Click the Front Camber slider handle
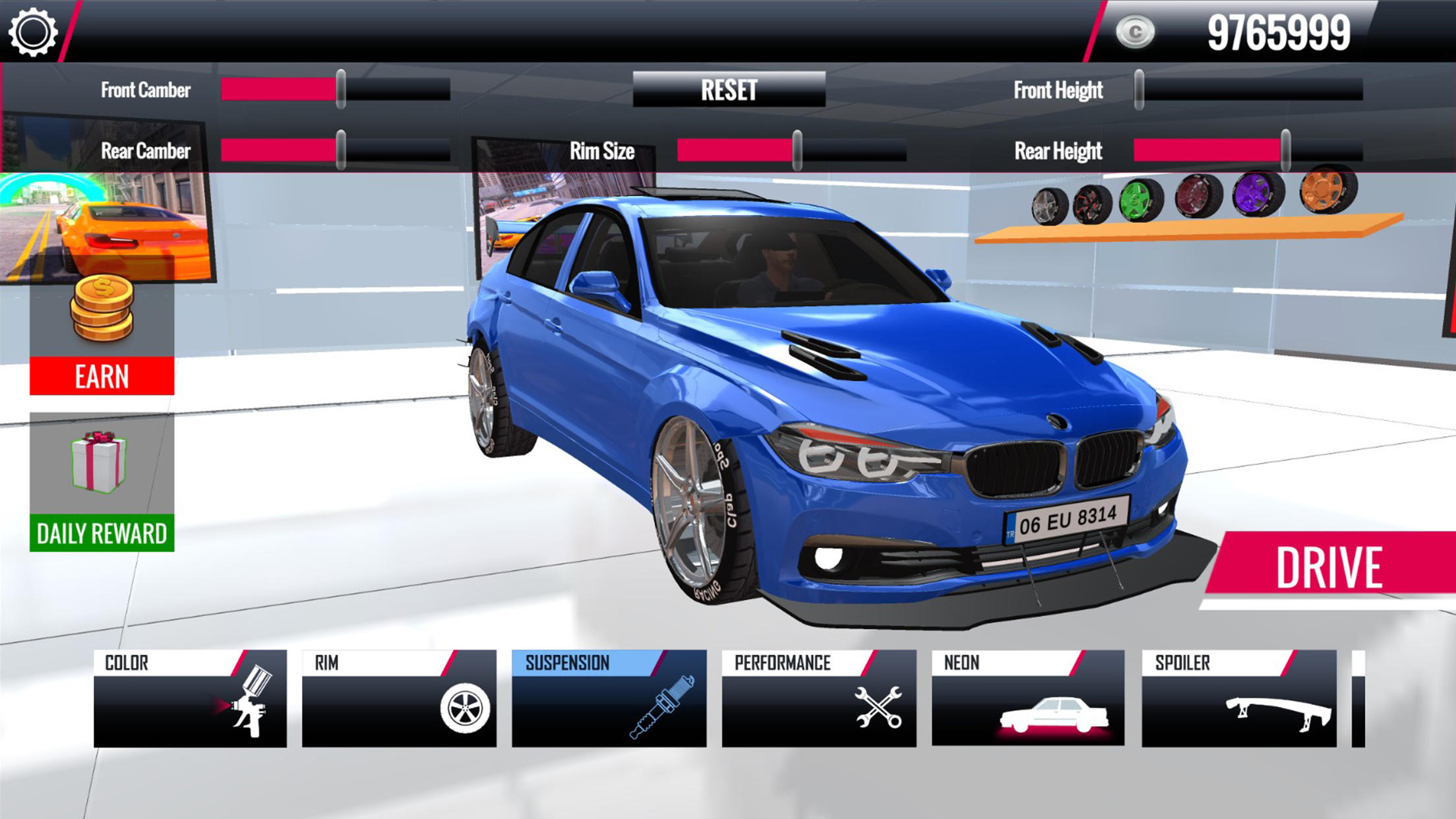The height and width of the screenshot is (819, 1456). (x=341, y=89)
